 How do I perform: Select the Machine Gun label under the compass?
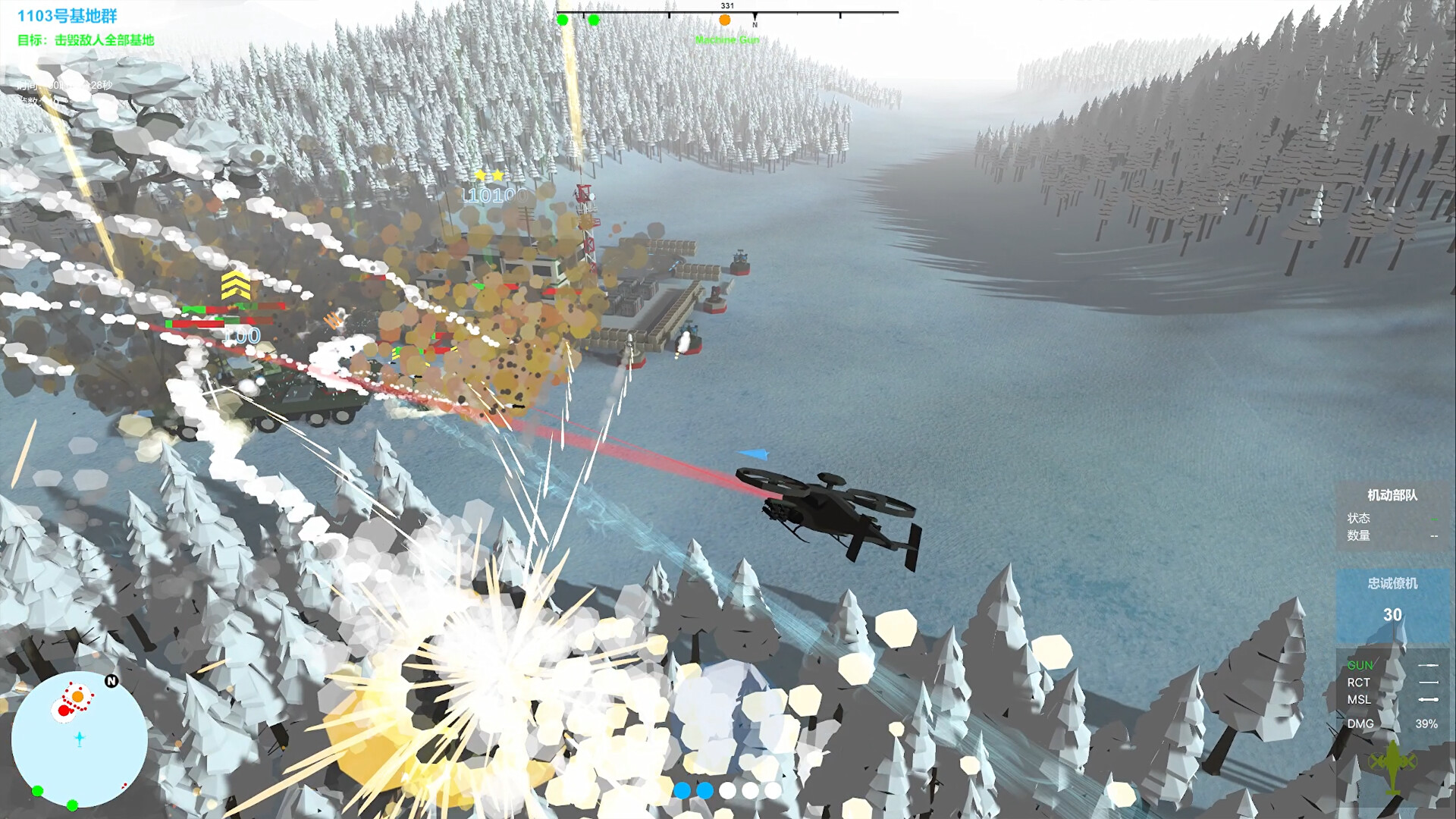pos(726,40)
